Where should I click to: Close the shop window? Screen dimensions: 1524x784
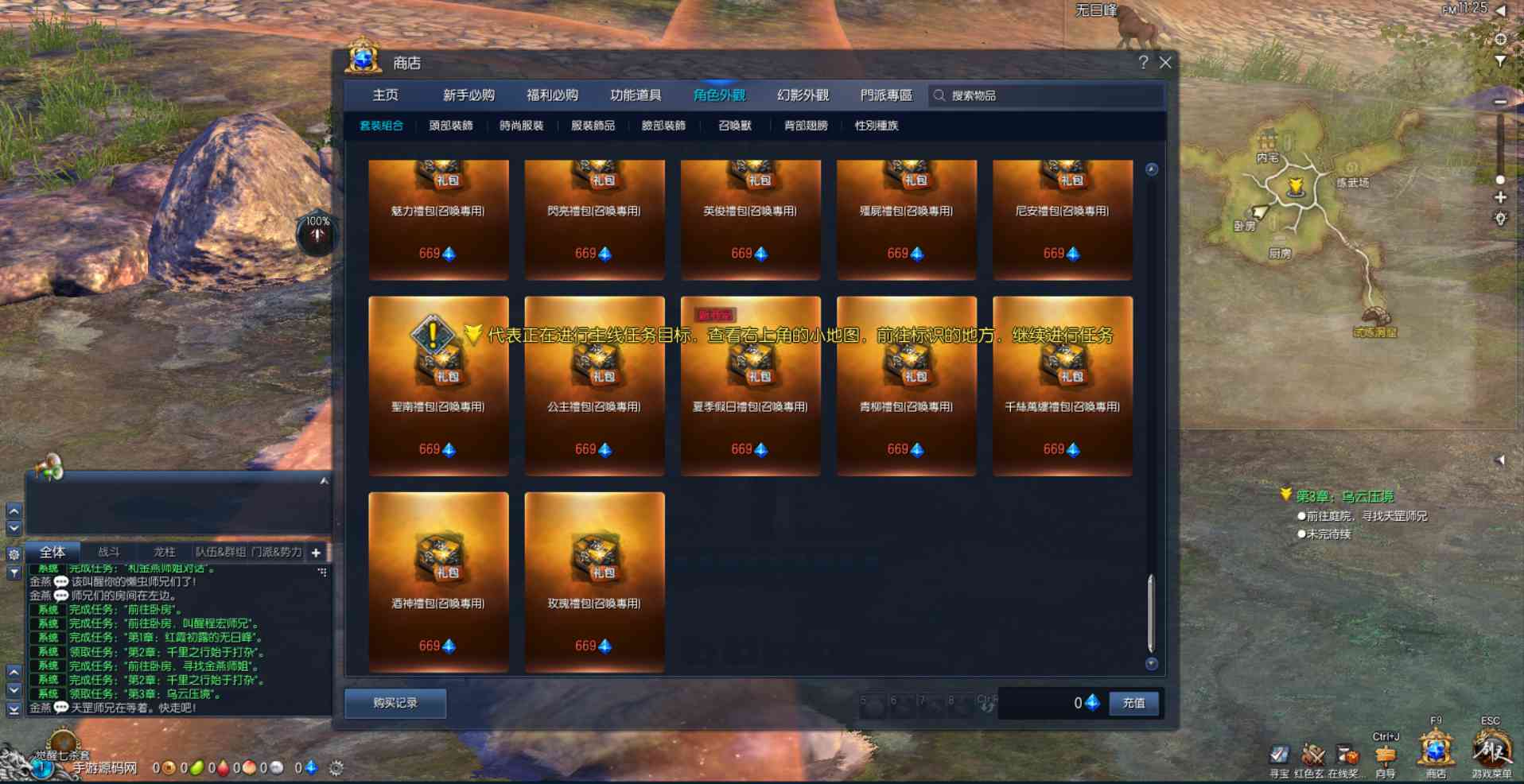click(x=1165, y=63)
